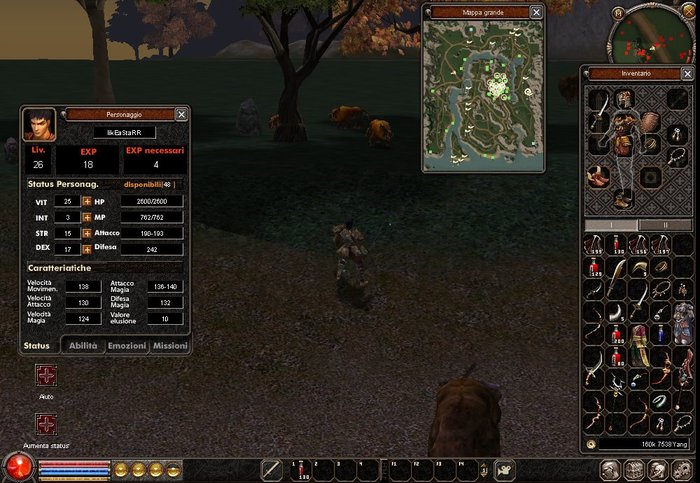
Task: Click the Aiuto help icon
Action: point(46,375)
